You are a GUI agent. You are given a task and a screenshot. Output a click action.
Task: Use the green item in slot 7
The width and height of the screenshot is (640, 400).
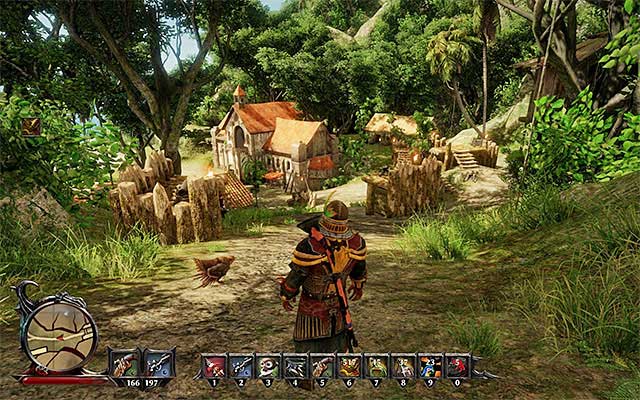coord(377,366)
